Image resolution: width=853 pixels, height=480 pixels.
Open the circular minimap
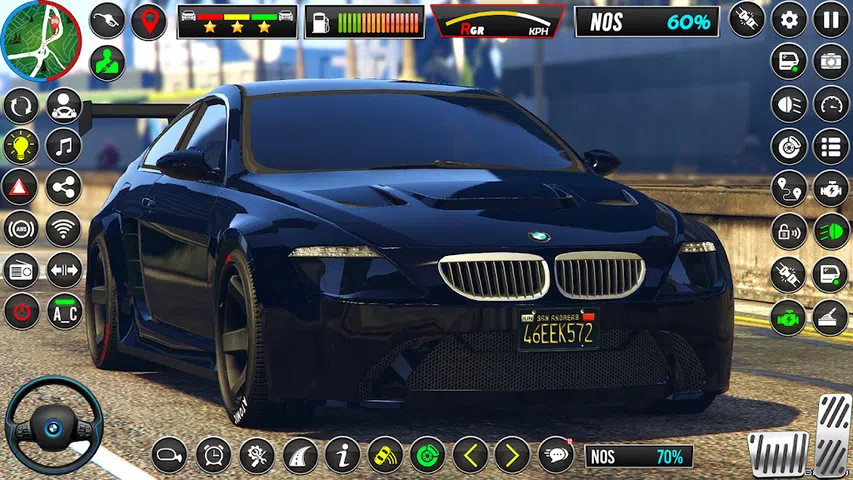click(40, 40)
